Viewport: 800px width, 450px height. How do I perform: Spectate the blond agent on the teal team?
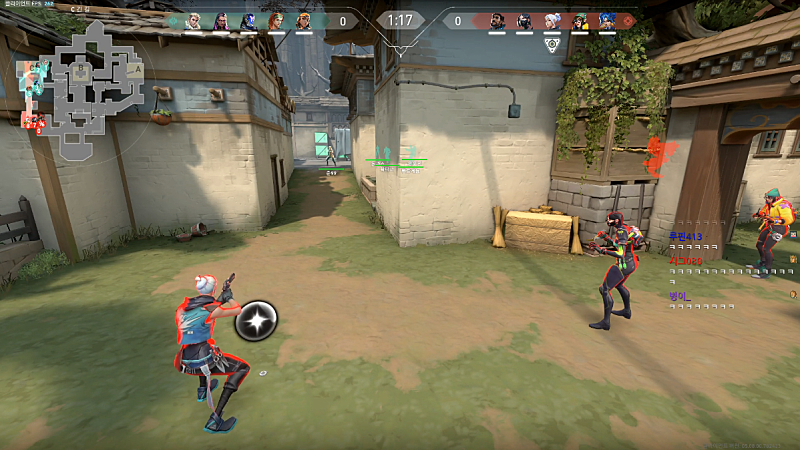pyautogui.click(x=194, y=20)
